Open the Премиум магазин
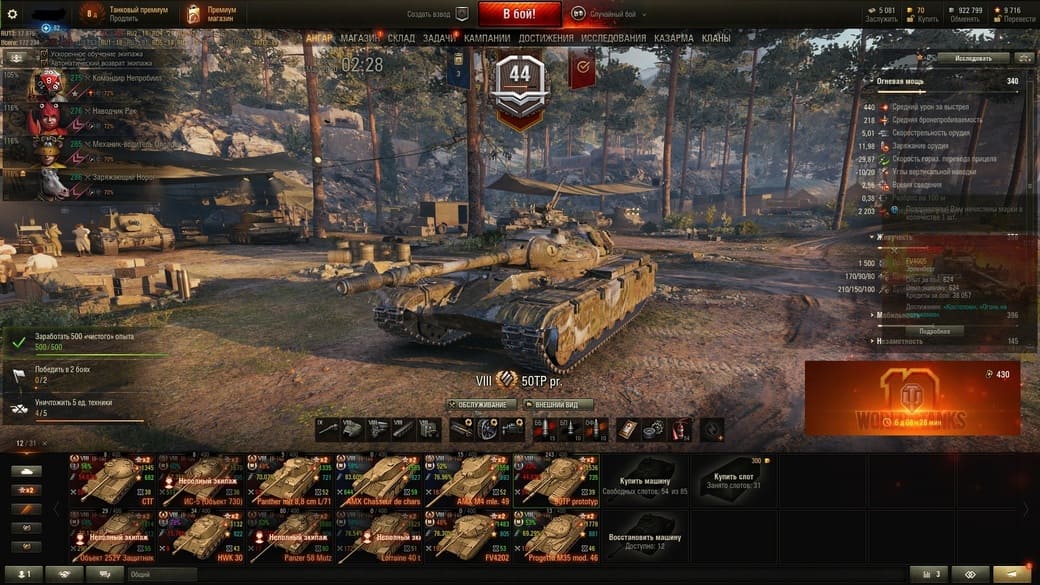This screenshot has height=585, width=1040. [x=208, y=14]
